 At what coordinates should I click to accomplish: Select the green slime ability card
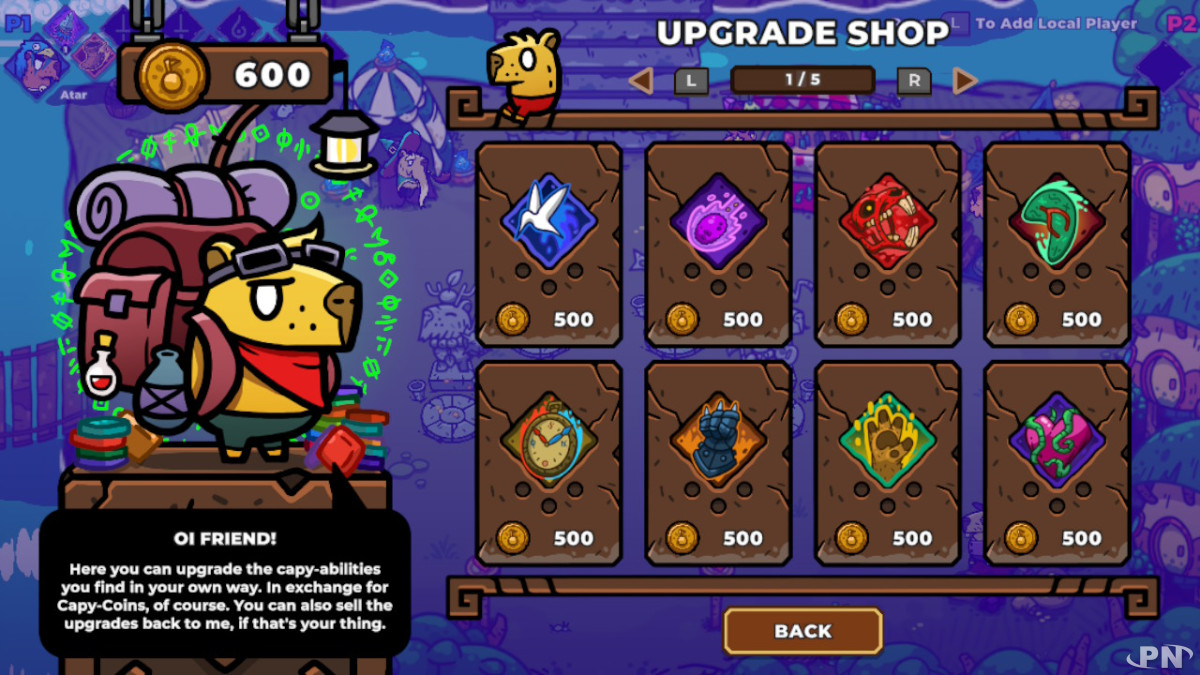[x=1057, y=244]
